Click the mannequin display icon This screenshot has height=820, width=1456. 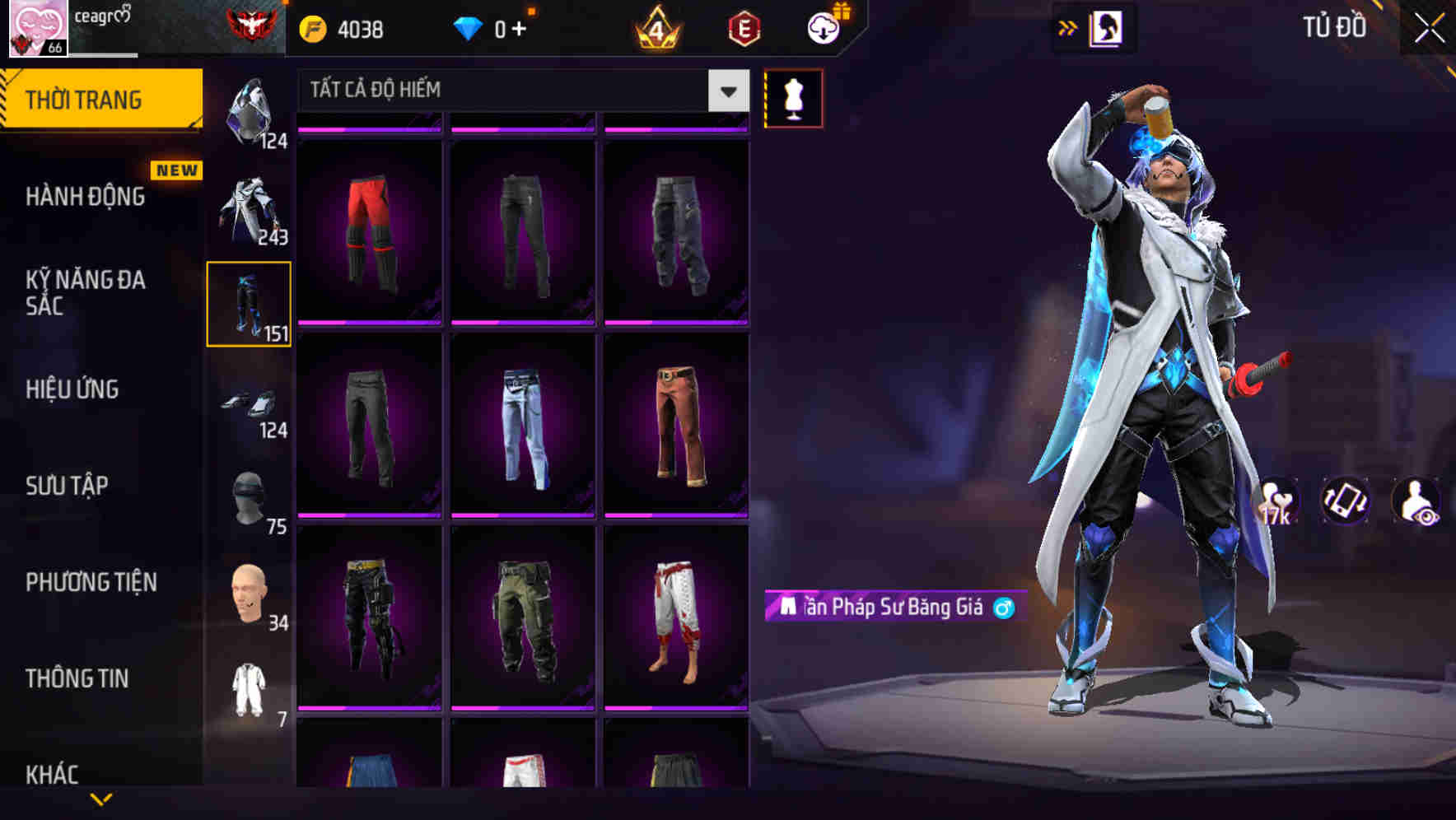(x=792, y=96)
